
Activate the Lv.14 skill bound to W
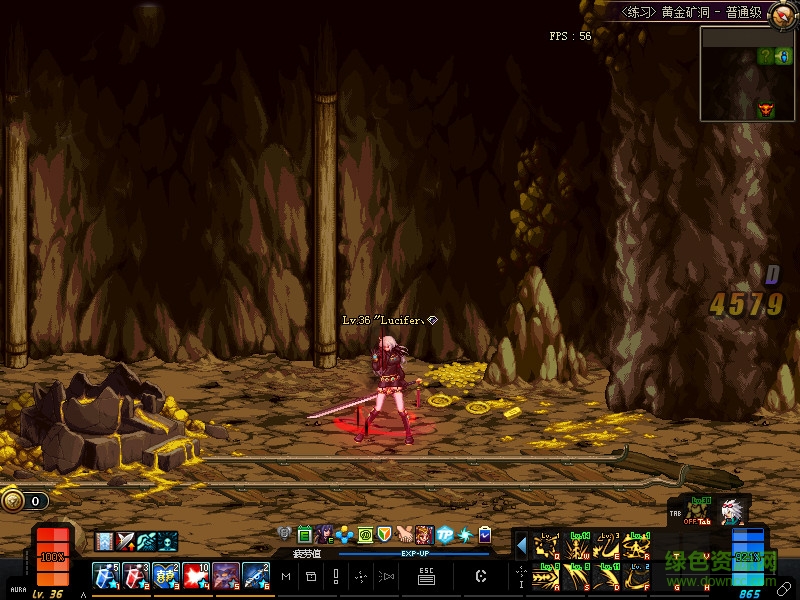pos(578,546)
